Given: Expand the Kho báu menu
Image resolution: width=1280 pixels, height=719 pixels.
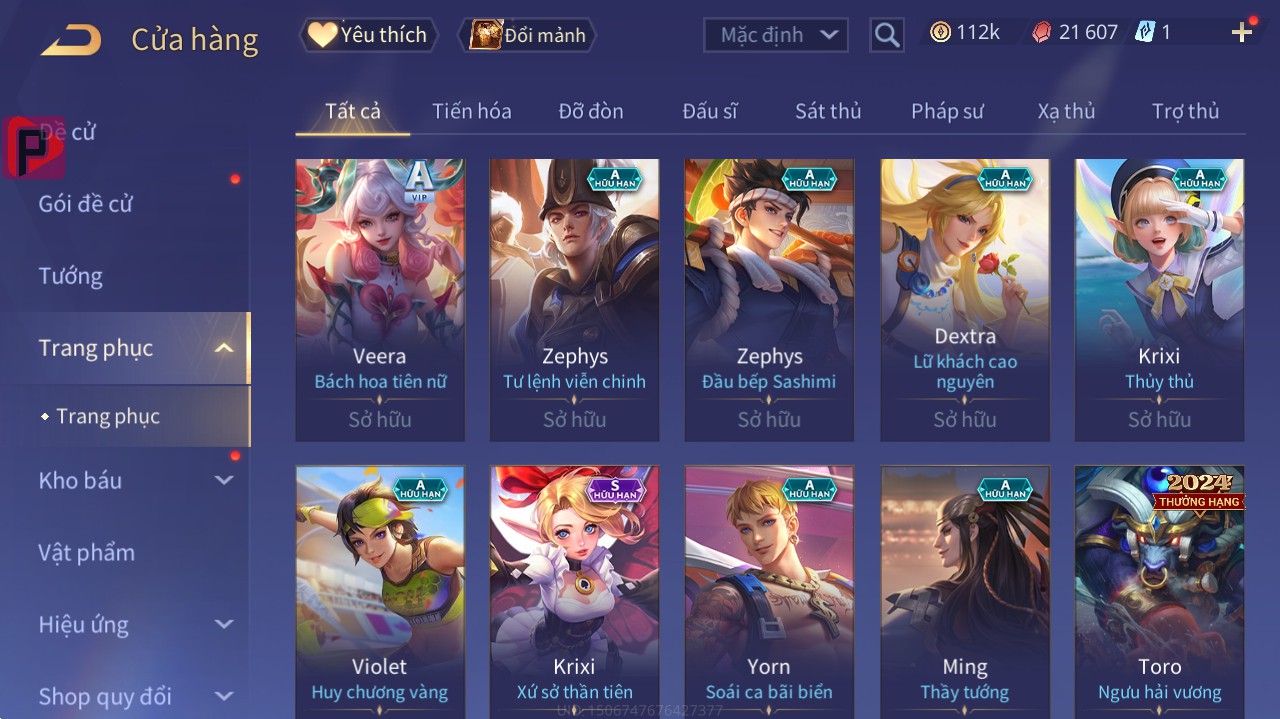Looking at the screenshot, I should (x=135, y=480).
